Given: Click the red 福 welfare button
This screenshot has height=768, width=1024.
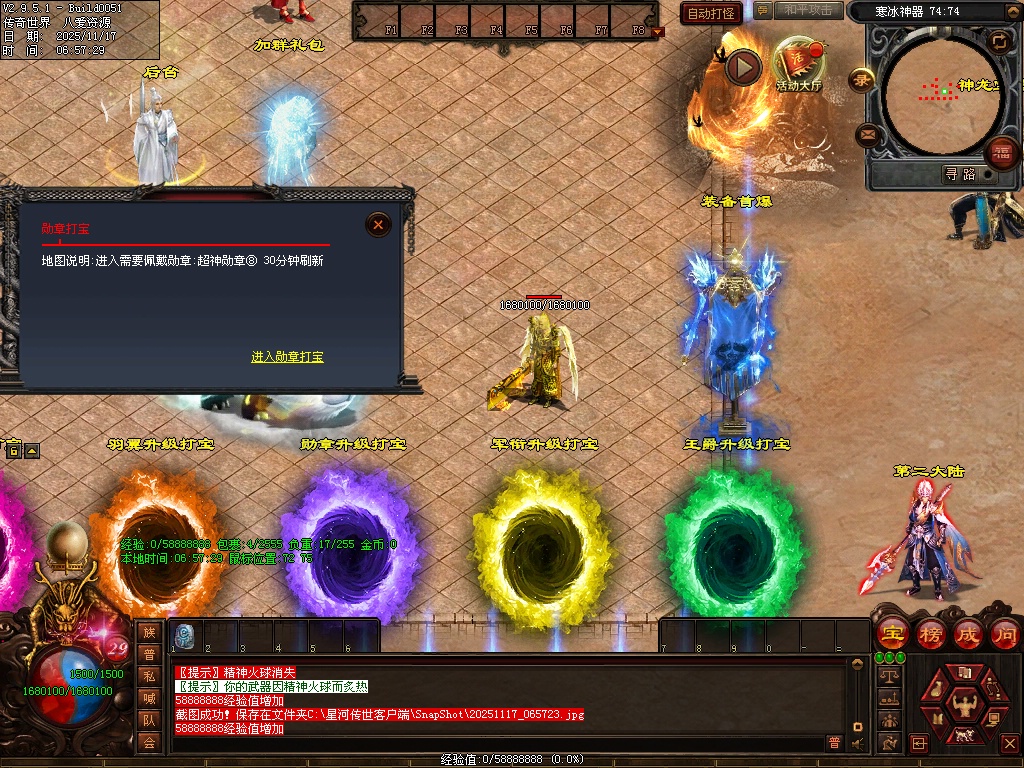Looking at the screenshot, I should [1002, 153].
